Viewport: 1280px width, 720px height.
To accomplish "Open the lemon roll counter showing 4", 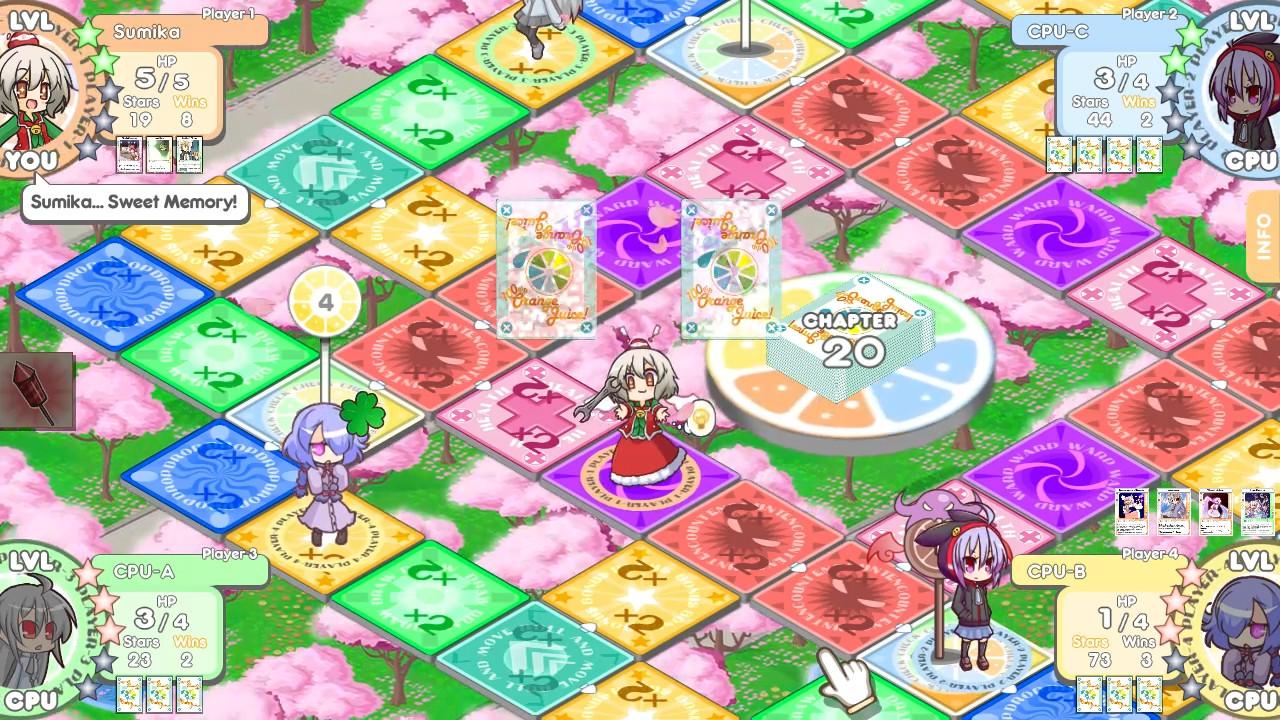I will [326, 300].
